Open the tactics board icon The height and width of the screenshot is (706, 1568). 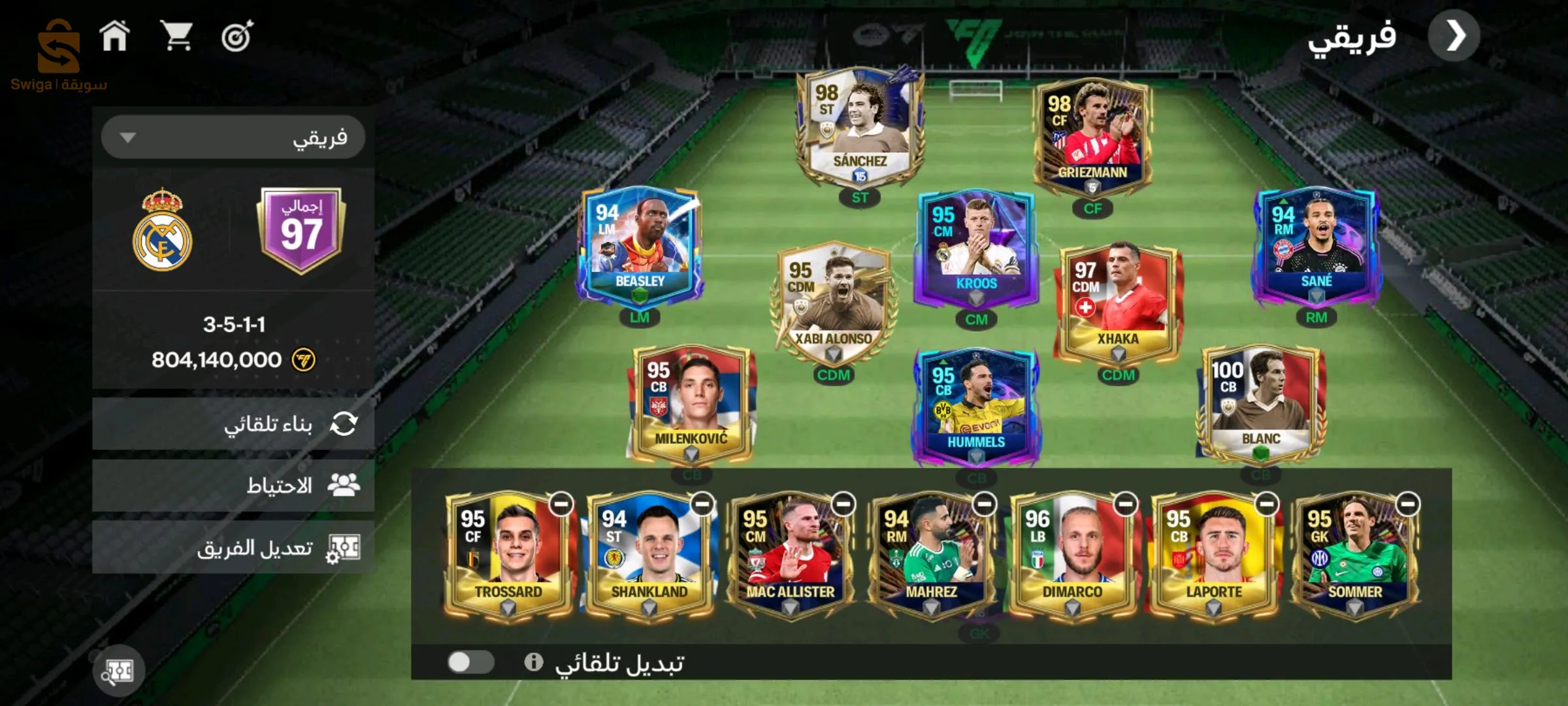tap(118, 671)
